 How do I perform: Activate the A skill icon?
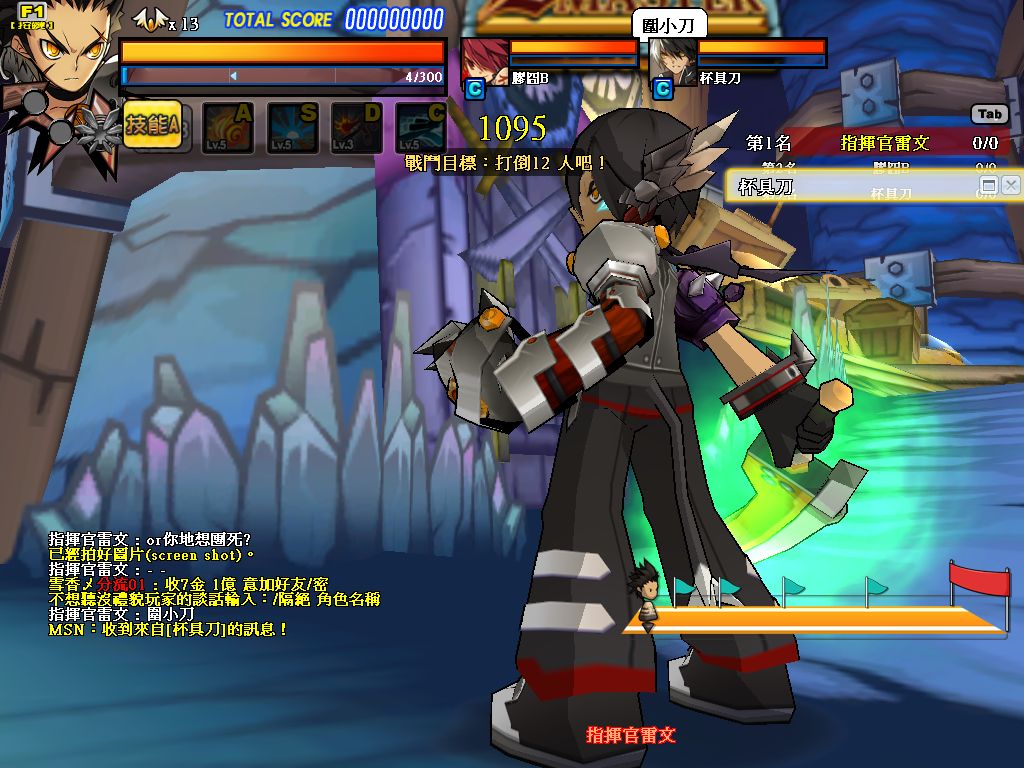(229, 127)
